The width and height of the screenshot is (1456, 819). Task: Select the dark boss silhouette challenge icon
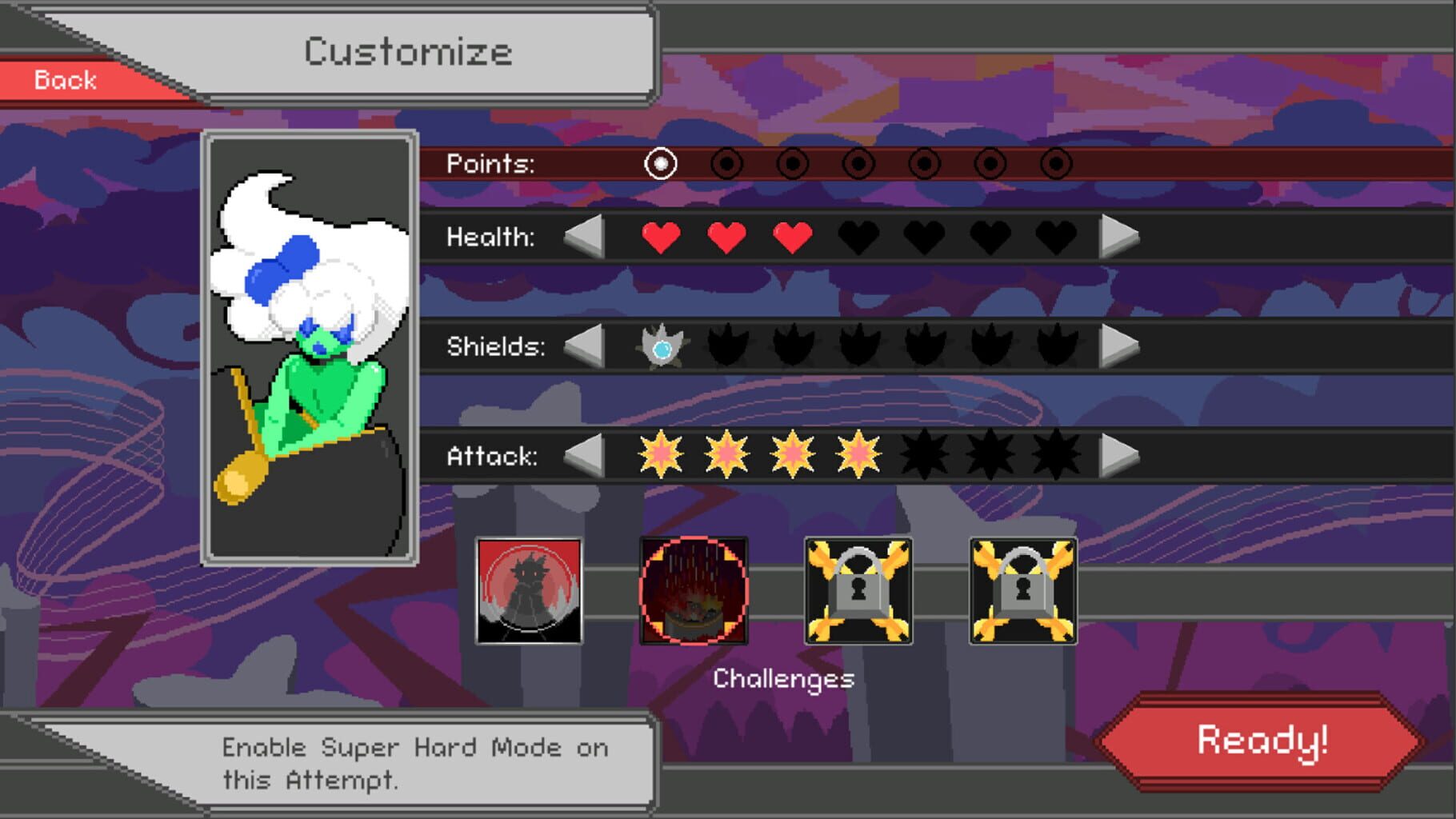530,589
